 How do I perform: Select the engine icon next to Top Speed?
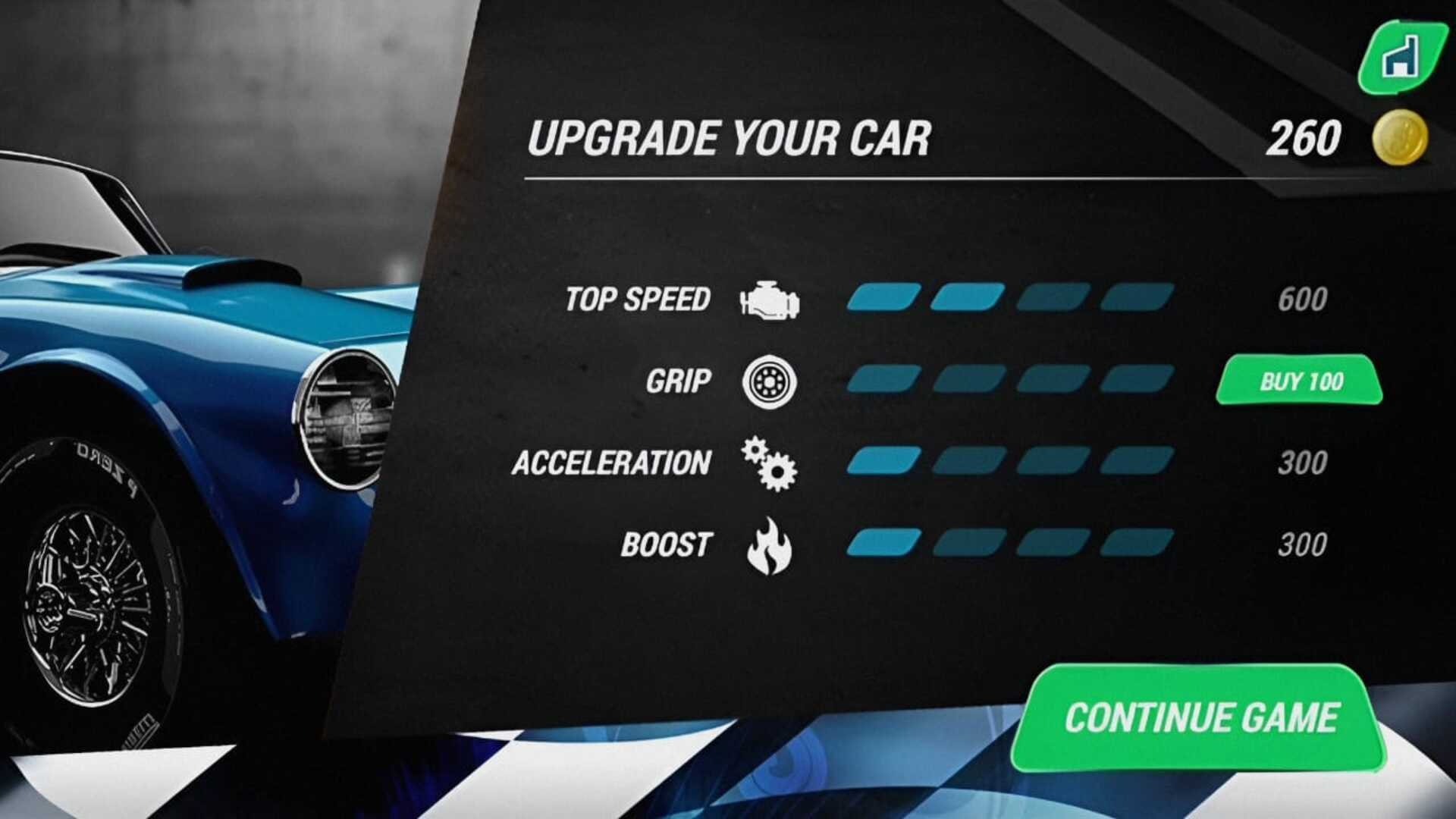[x=771, y=297]
